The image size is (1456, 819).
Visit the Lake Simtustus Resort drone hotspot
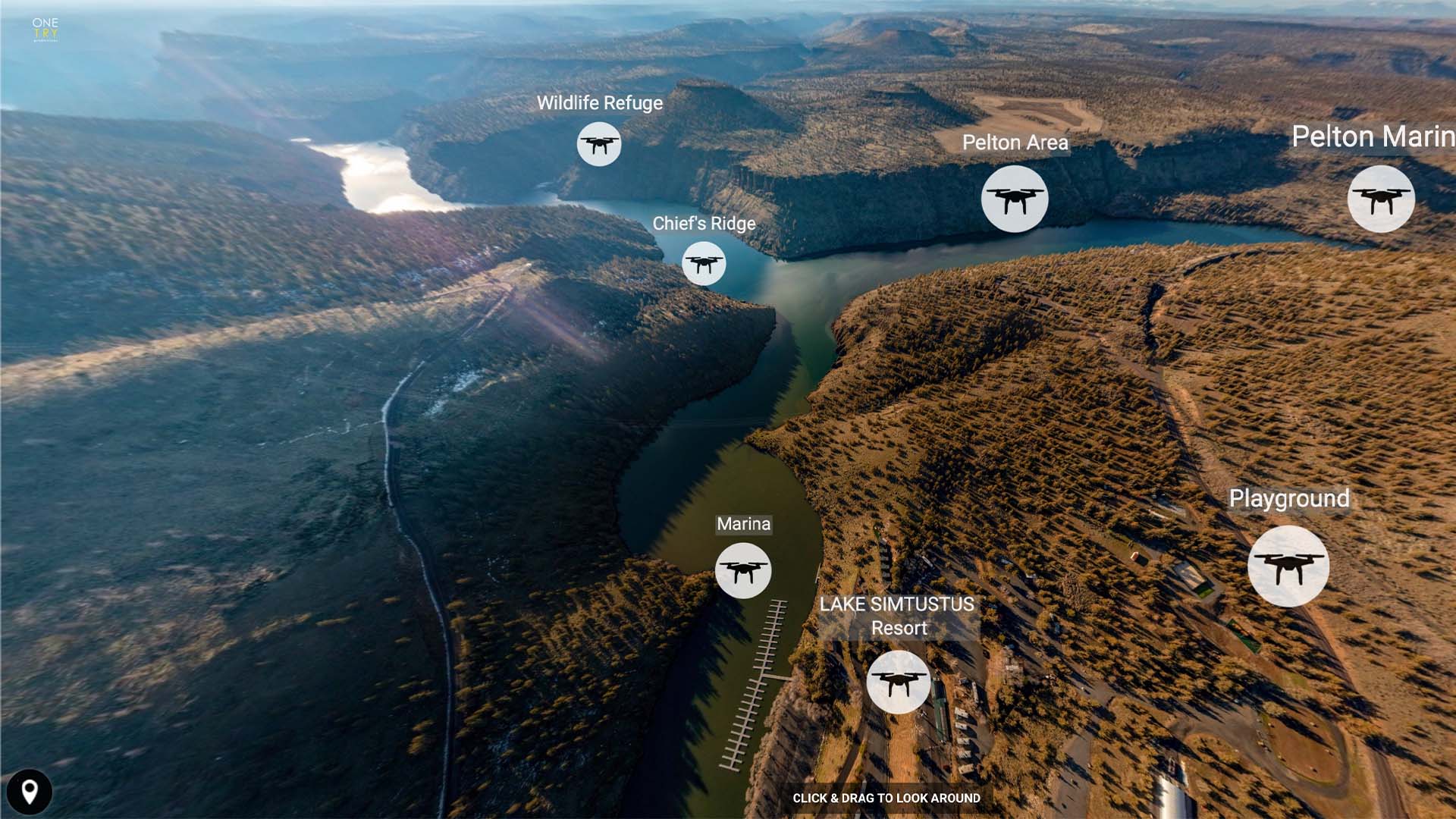coord(898,682)
